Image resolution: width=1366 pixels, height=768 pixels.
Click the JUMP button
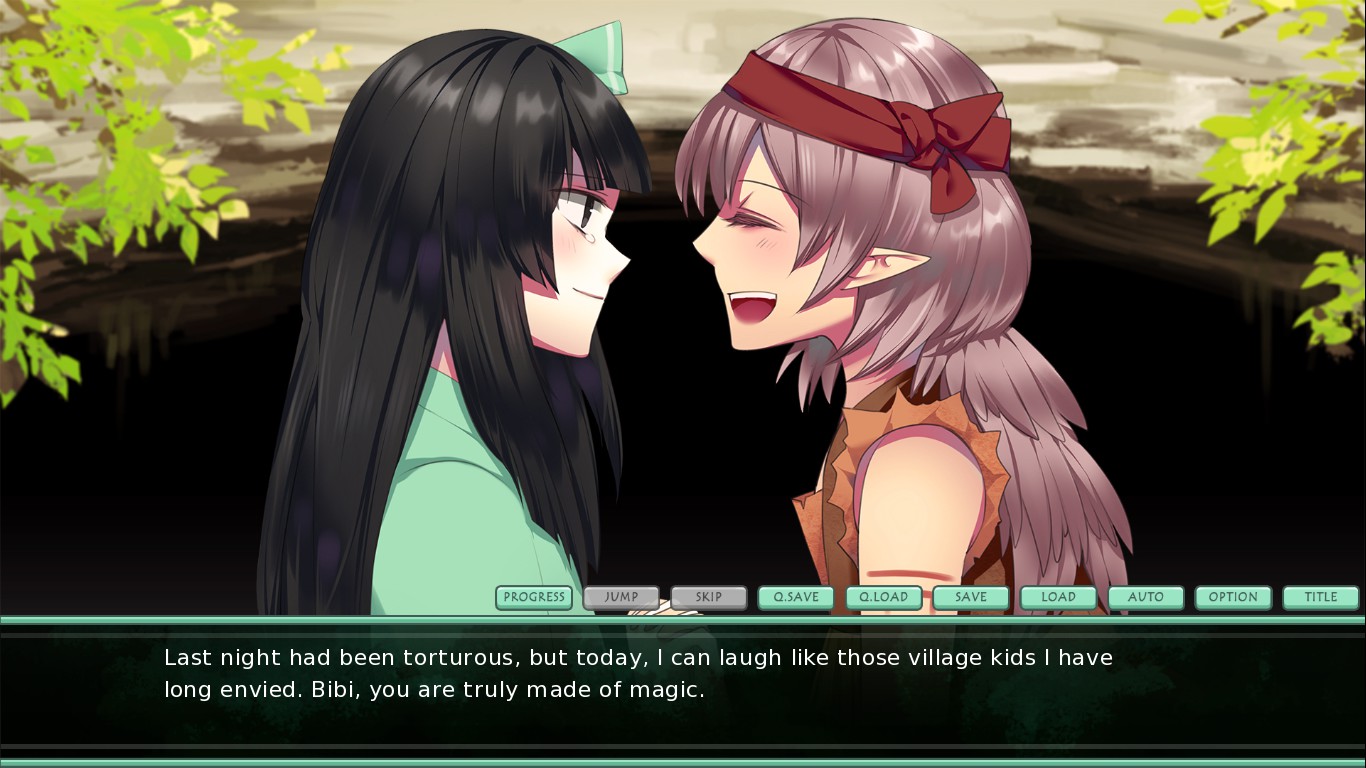point(621,598)
